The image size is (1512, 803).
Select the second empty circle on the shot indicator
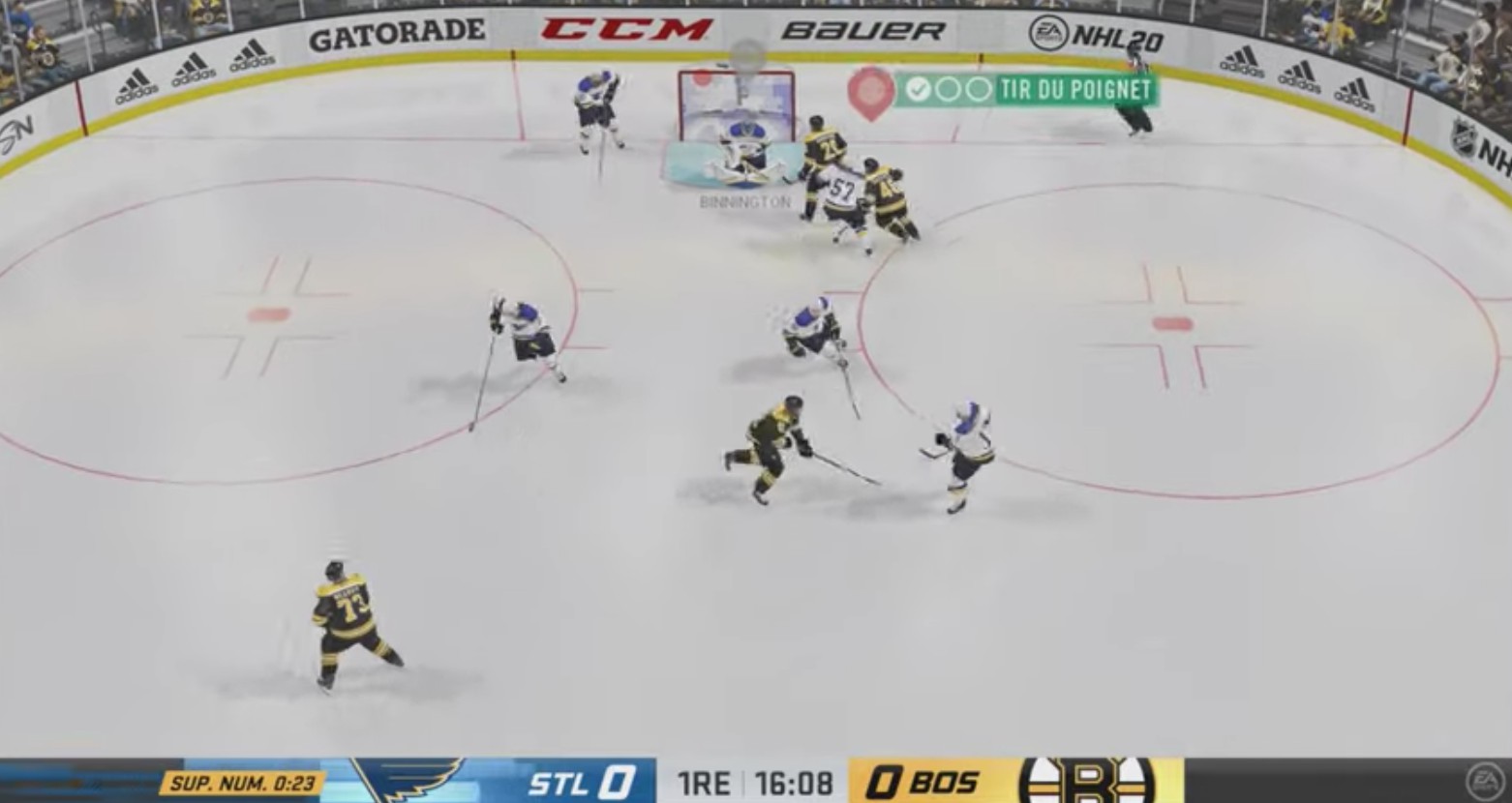947,91
